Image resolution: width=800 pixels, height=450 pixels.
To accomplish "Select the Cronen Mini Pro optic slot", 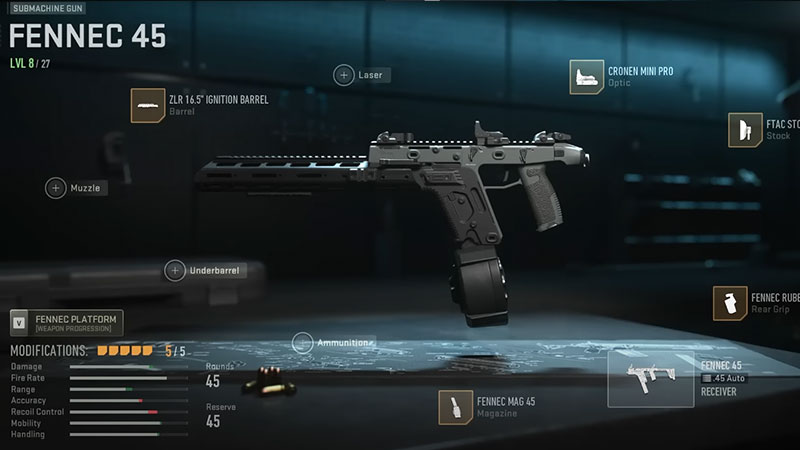I will pyautogui.click(x=588, y=78).
